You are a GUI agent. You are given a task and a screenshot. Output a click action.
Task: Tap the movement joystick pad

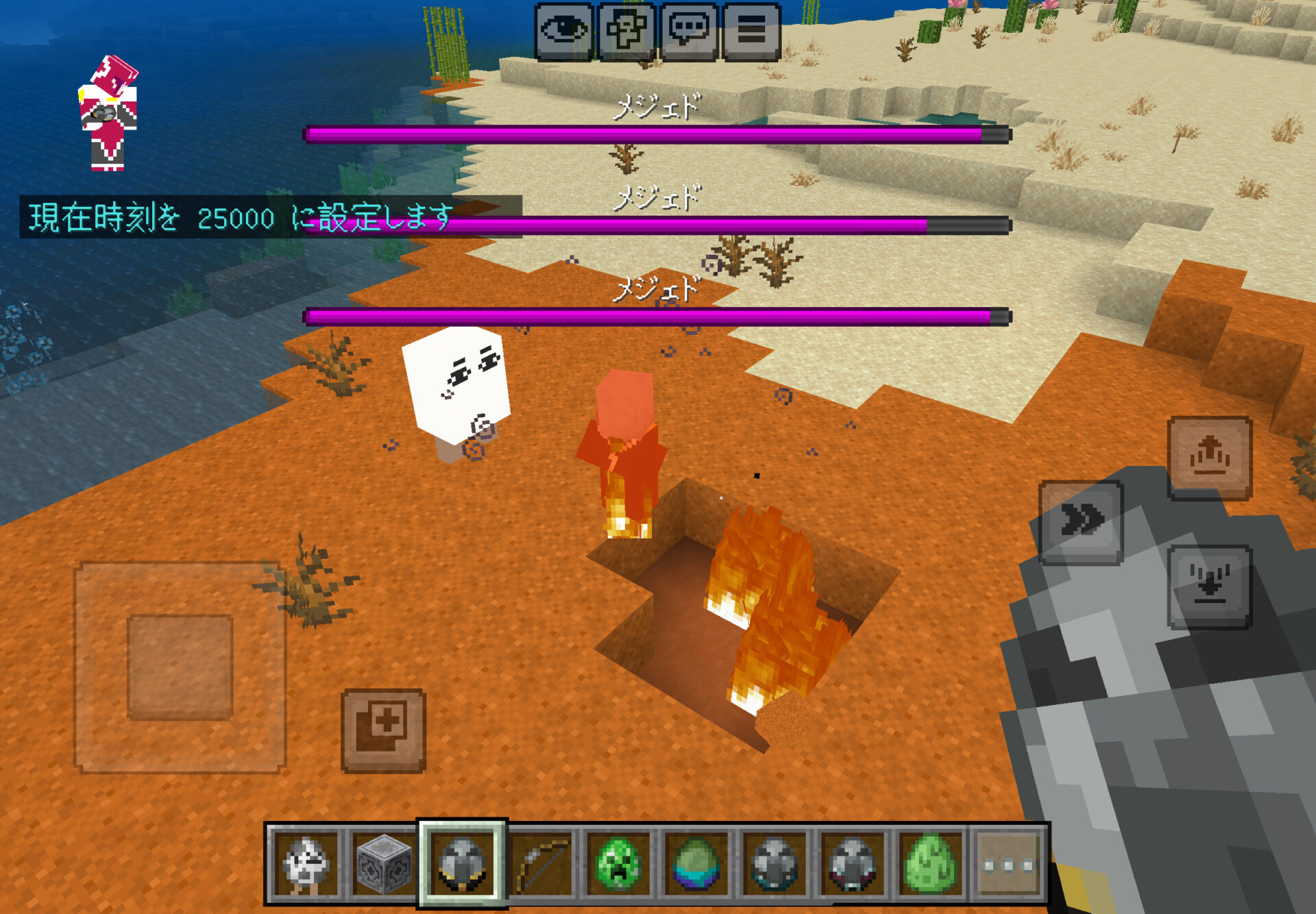point(180,667)
